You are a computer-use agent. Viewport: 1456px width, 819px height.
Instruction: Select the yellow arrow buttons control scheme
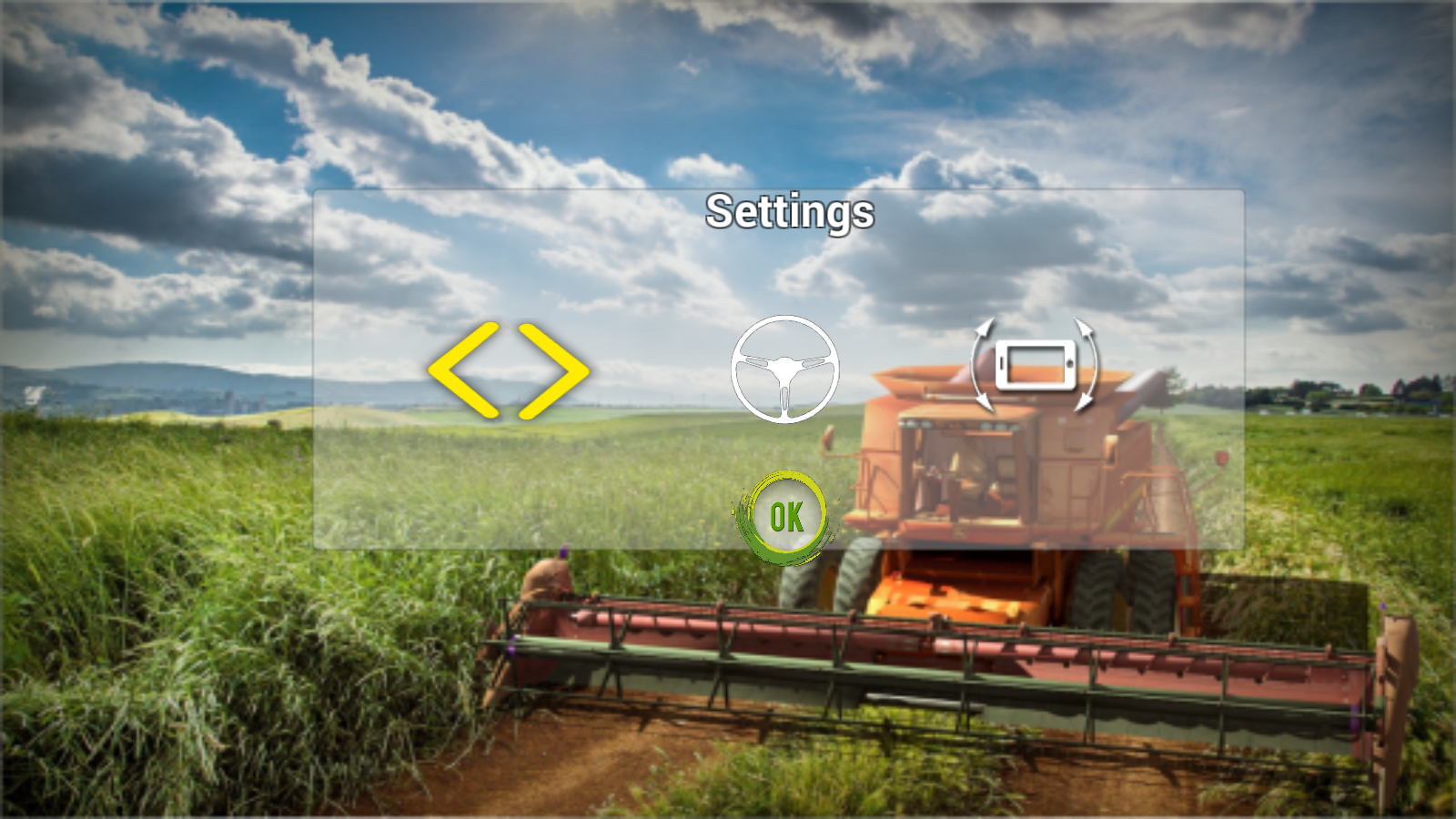click(x=508, y=369)
